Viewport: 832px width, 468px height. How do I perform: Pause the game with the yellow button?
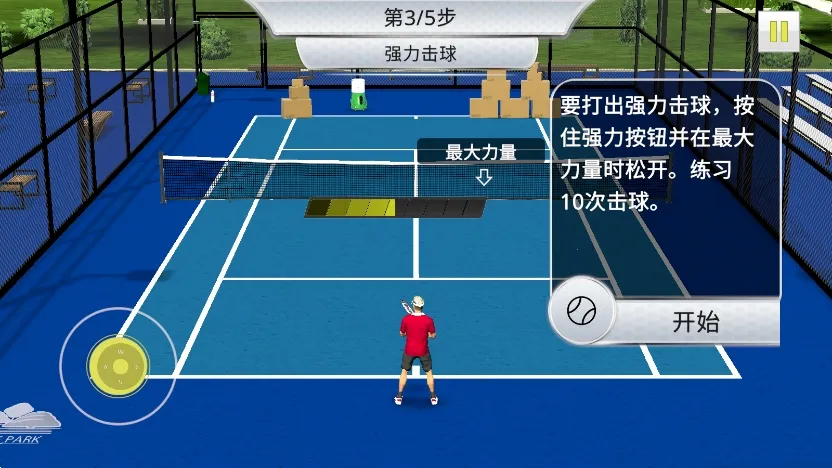coord(779,31)
